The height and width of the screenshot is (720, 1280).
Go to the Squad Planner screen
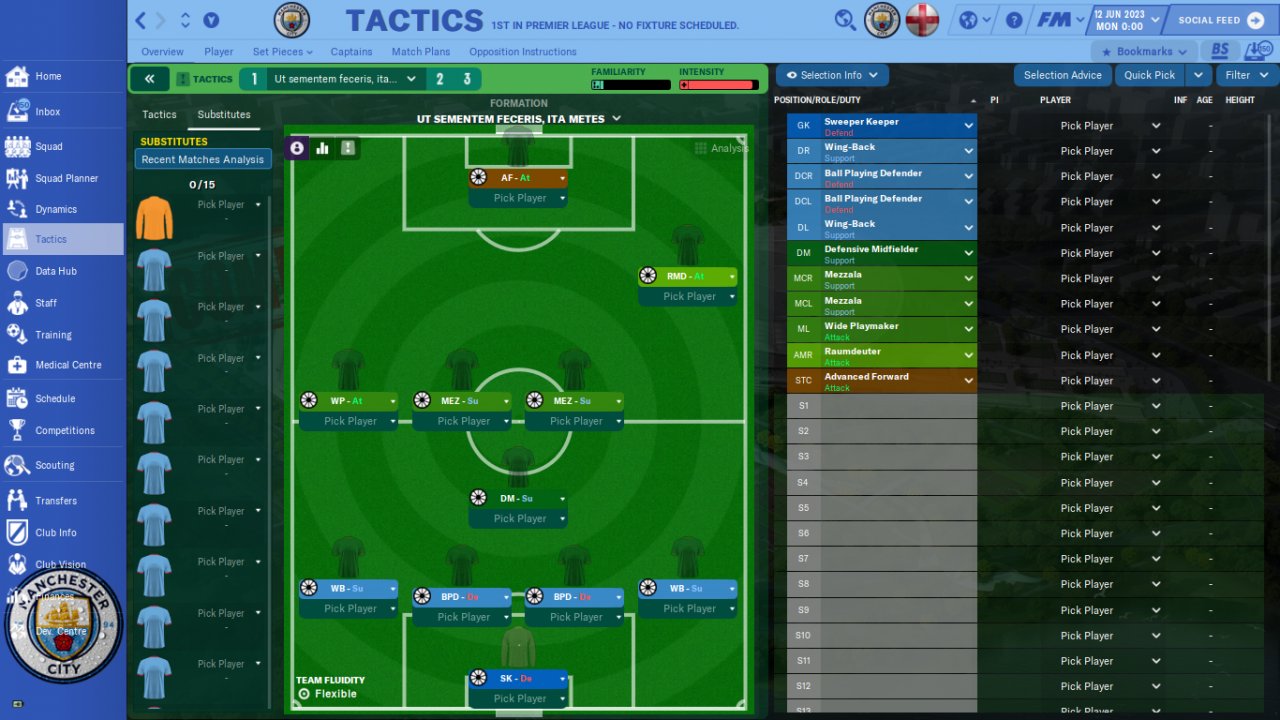point(66,179)
